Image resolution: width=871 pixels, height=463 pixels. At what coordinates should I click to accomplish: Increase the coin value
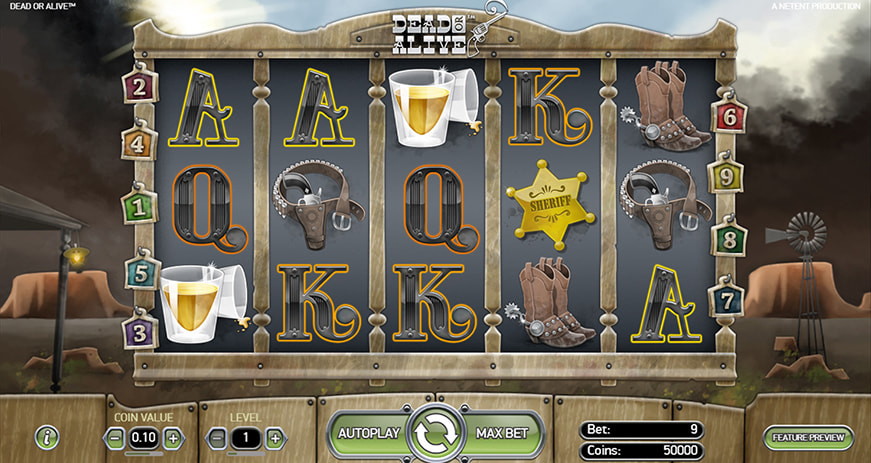pos(173,437)
